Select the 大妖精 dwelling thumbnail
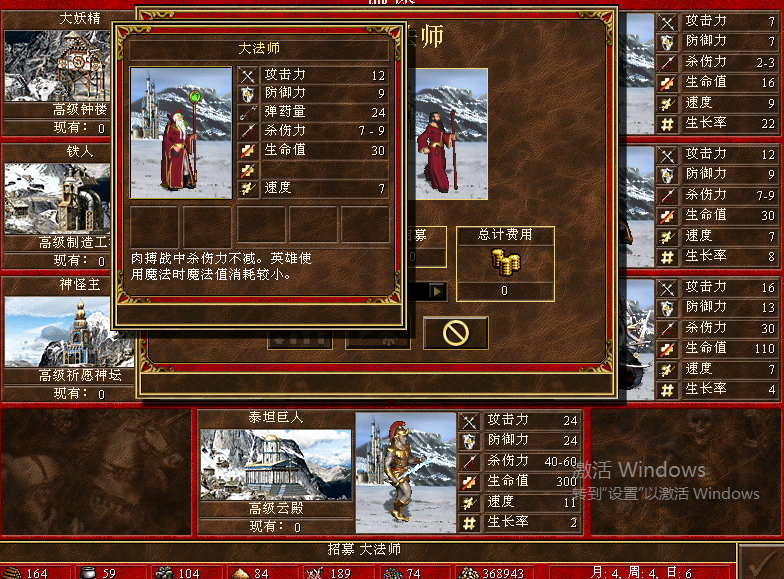The width and height of the screenshot is (784, 579). coord(55,65)
